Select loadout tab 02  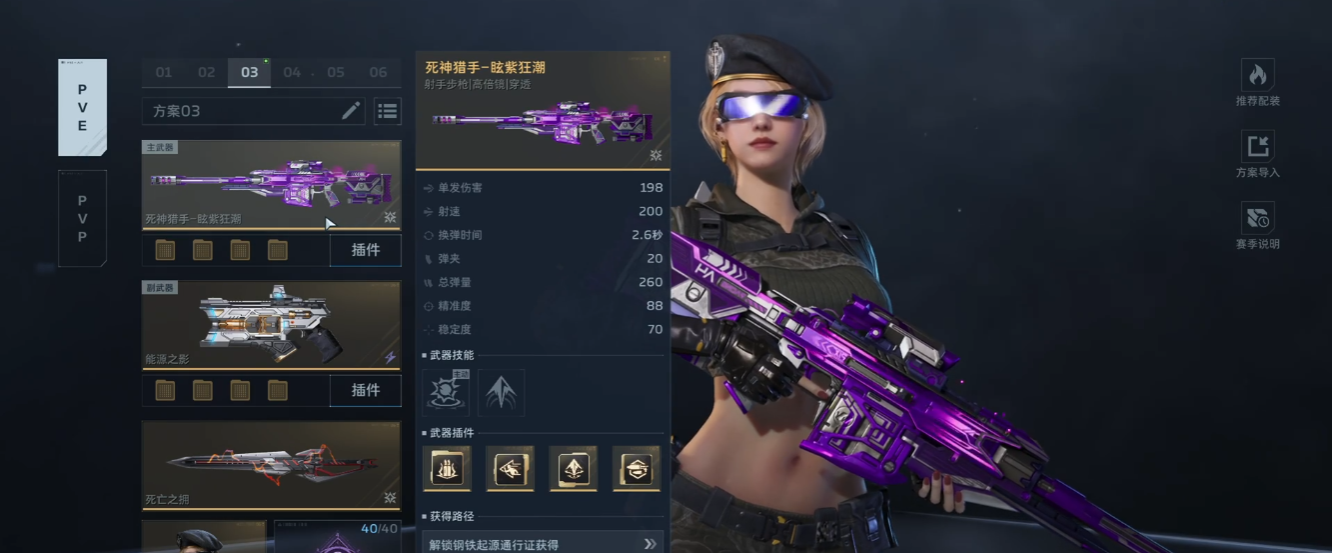pos(206,72)
